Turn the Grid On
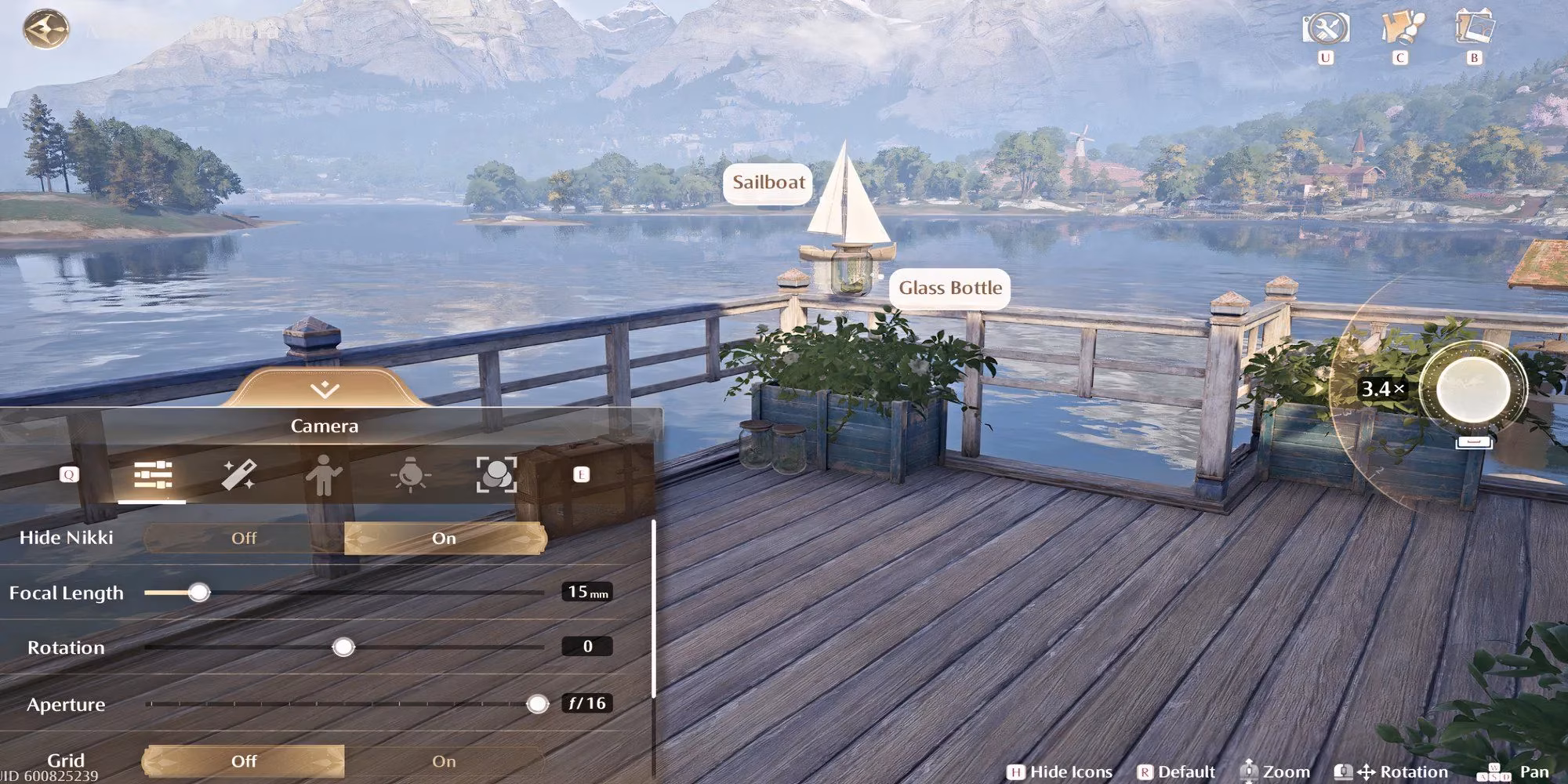 click(444, 760)
